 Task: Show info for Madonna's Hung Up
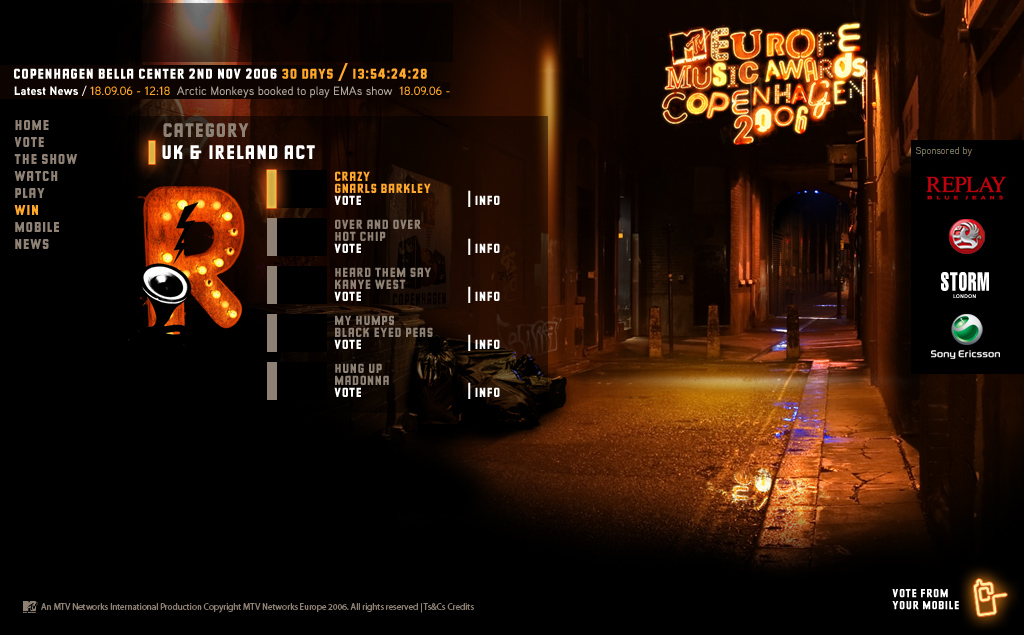coord(487,392)
